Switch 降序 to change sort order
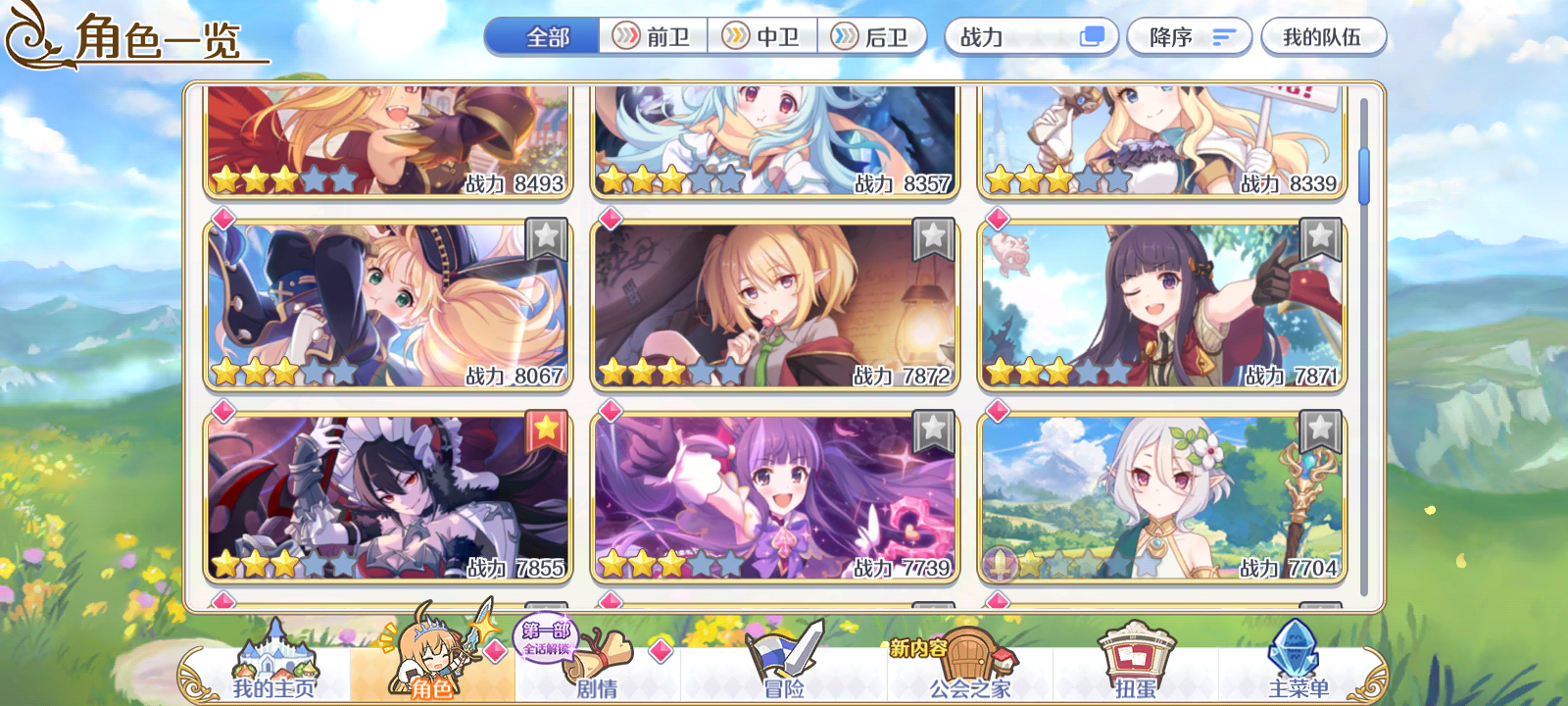This screenshot has height=706, width=1568. point(1189,36)
